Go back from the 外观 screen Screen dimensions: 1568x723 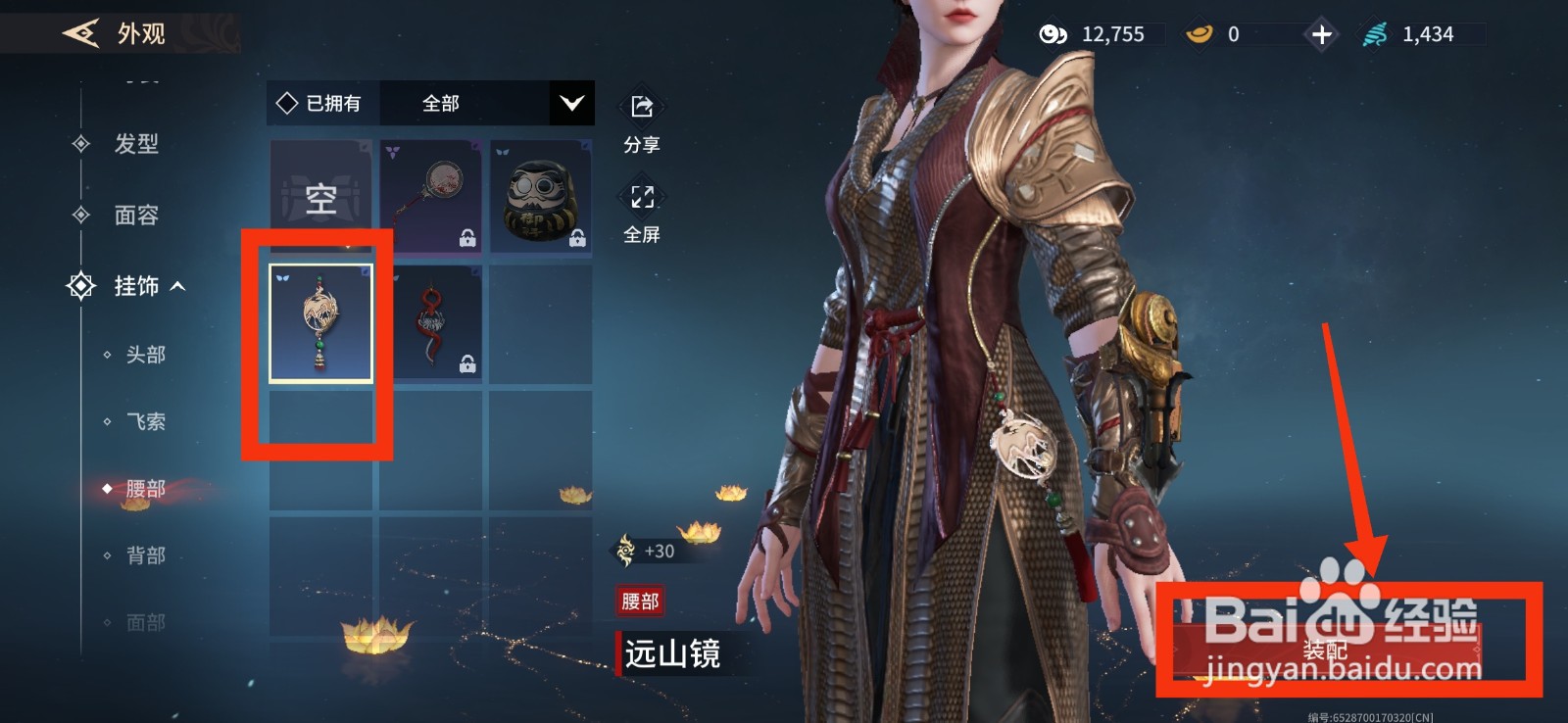pyautogui.click(x=80, y=33)
